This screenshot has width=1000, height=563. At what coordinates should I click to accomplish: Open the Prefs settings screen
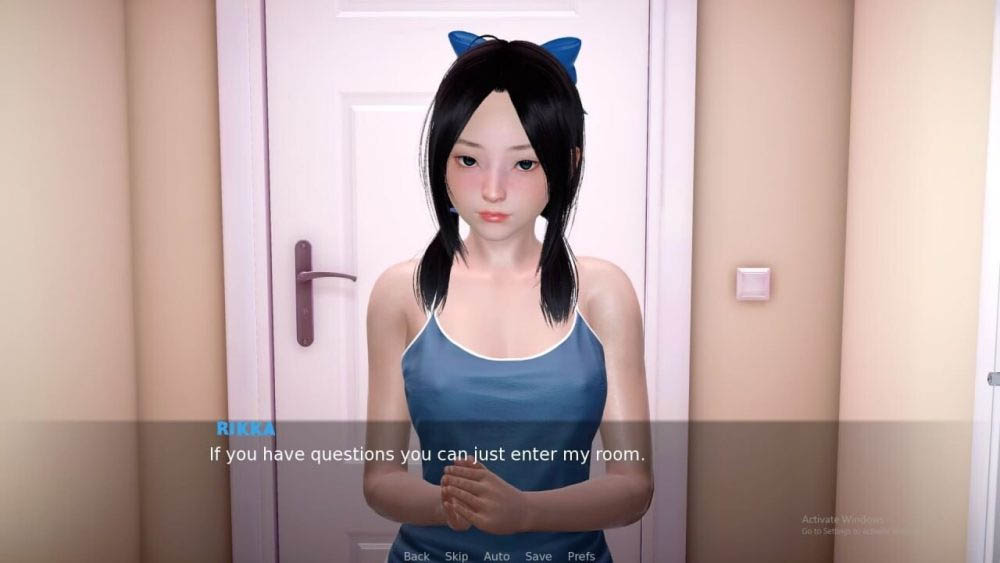581,556
